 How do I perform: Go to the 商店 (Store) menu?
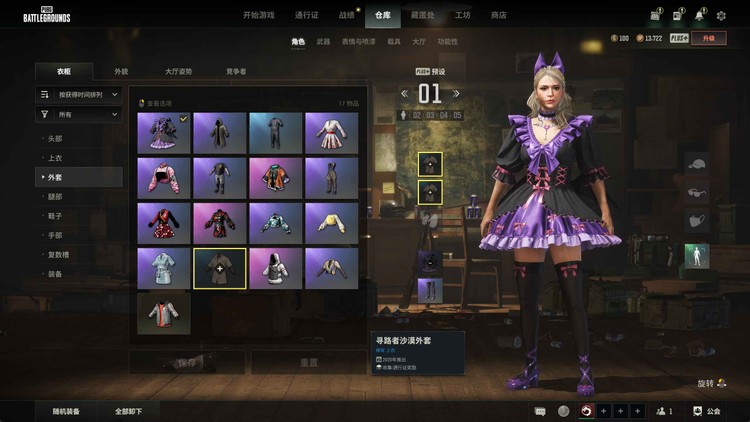[x=498, y=15]
